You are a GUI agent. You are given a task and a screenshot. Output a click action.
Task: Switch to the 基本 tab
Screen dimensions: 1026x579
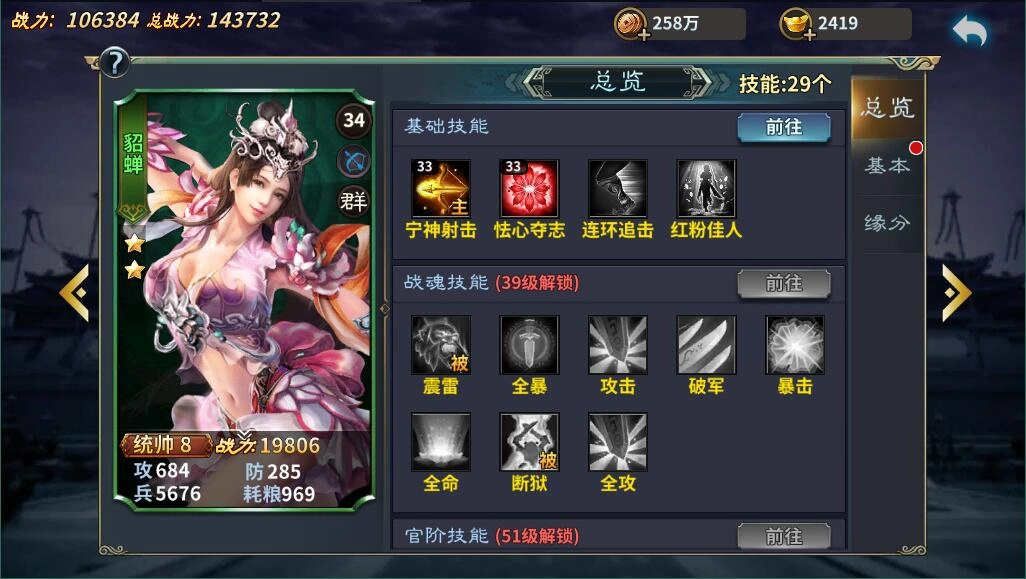click(x=887, y=166)
